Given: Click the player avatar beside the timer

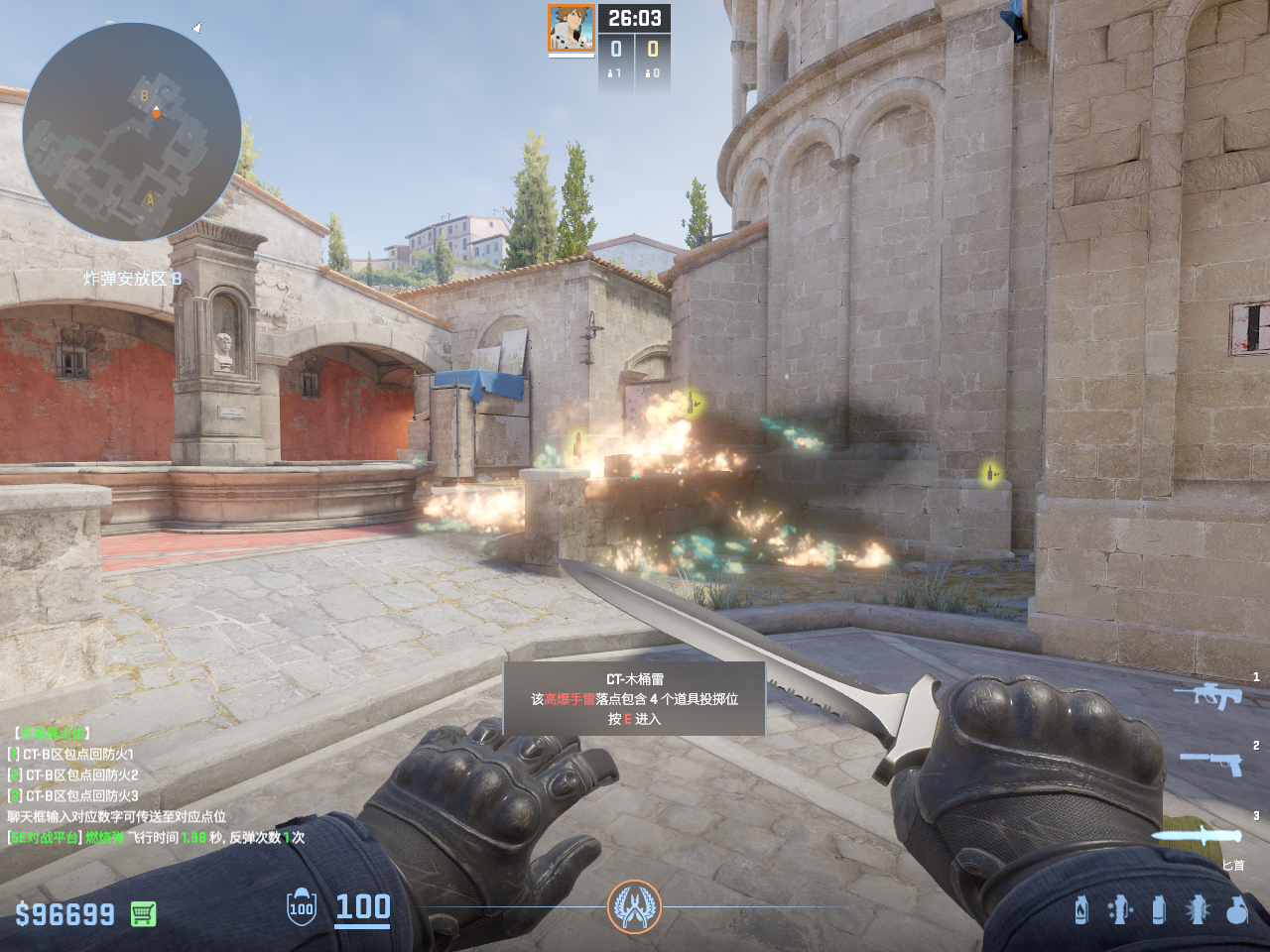Looking at the screenshot, I should pos(571,29).
